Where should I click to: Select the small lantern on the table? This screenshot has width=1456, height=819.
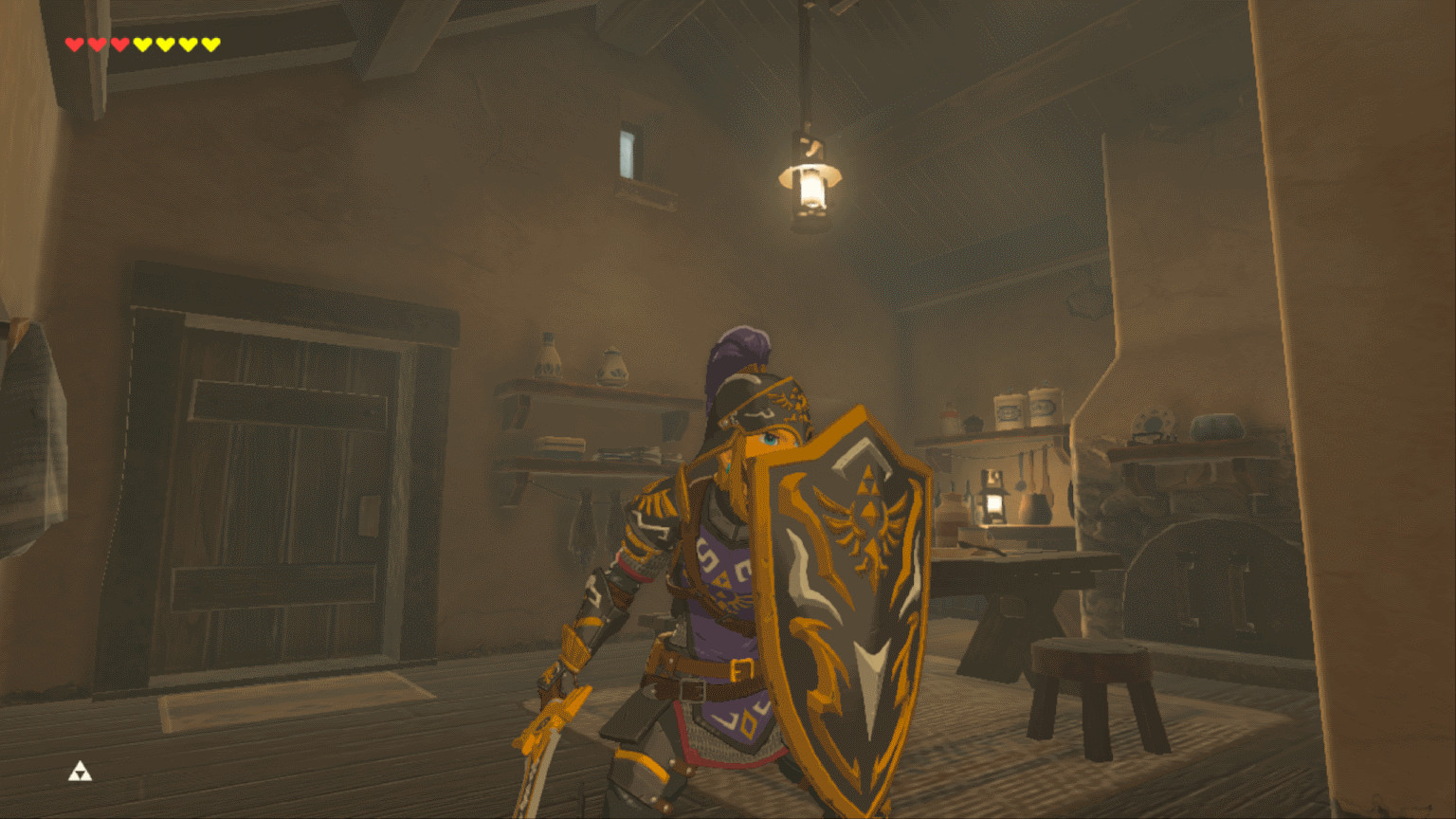coord(992,497)
